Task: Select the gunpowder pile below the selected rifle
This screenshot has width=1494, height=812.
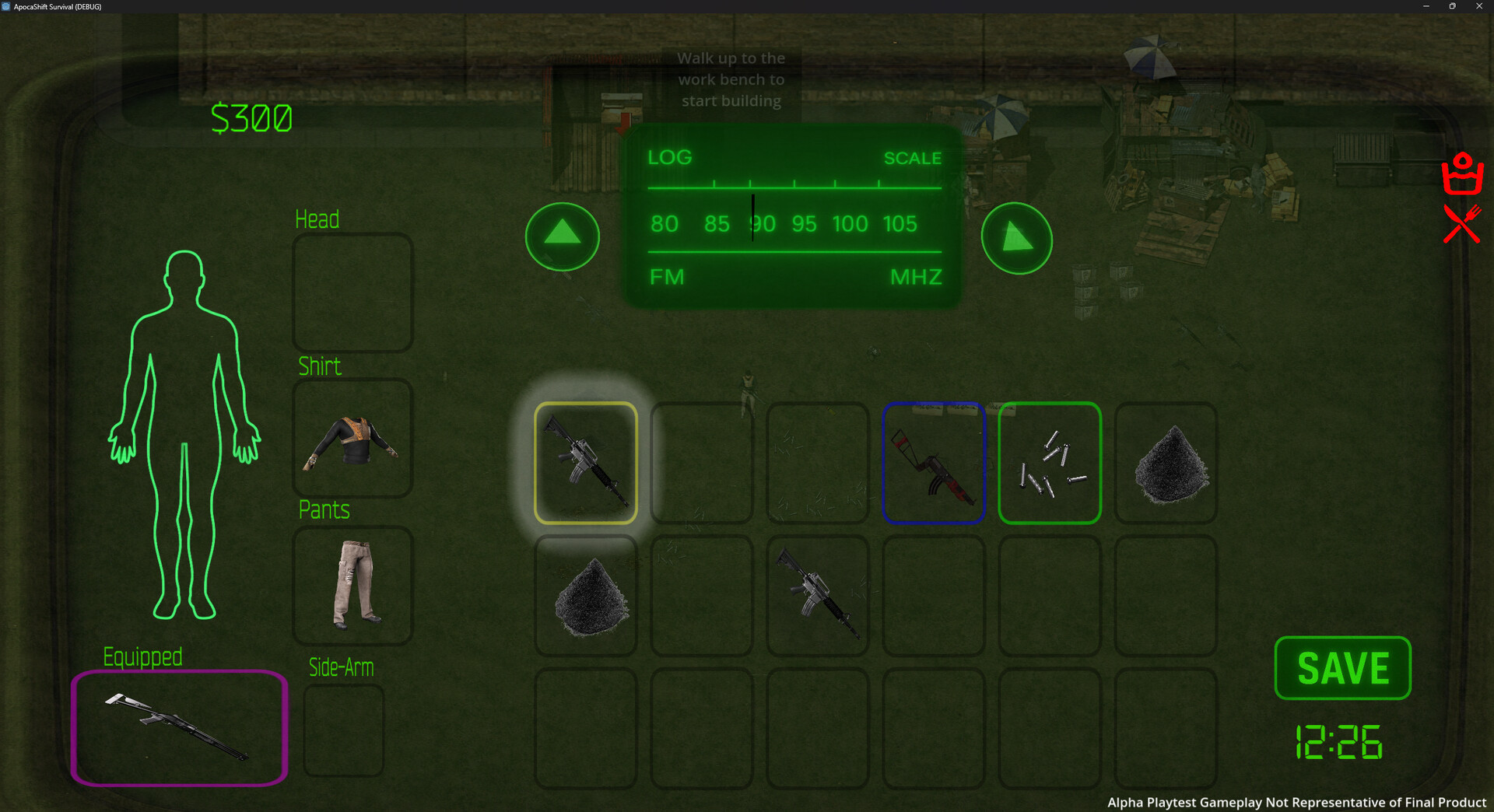Action: [x=586, y=595]
